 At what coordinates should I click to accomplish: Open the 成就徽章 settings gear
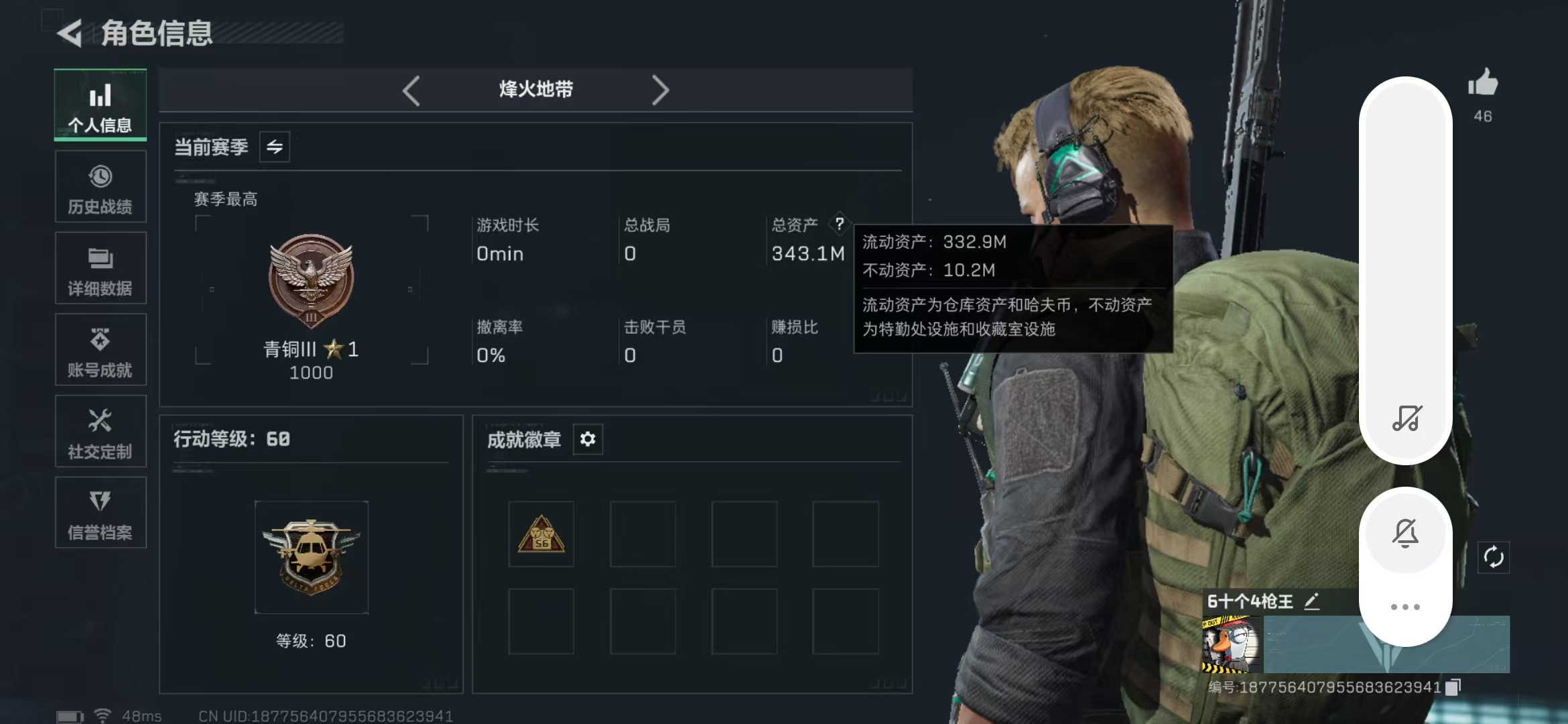point(588,440)
